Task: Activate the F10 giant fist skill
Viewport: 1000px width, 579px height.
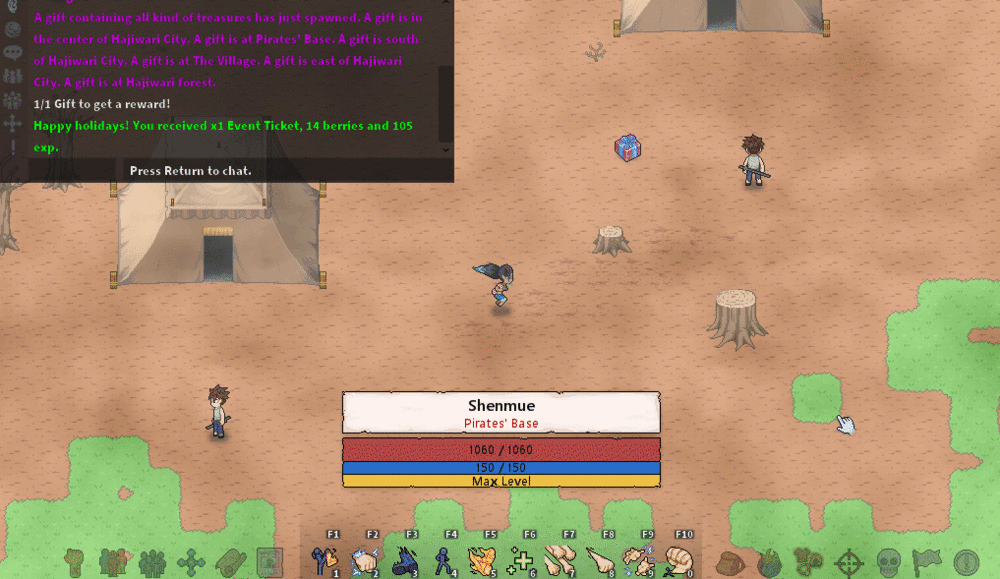Action: tap(679, 559)
